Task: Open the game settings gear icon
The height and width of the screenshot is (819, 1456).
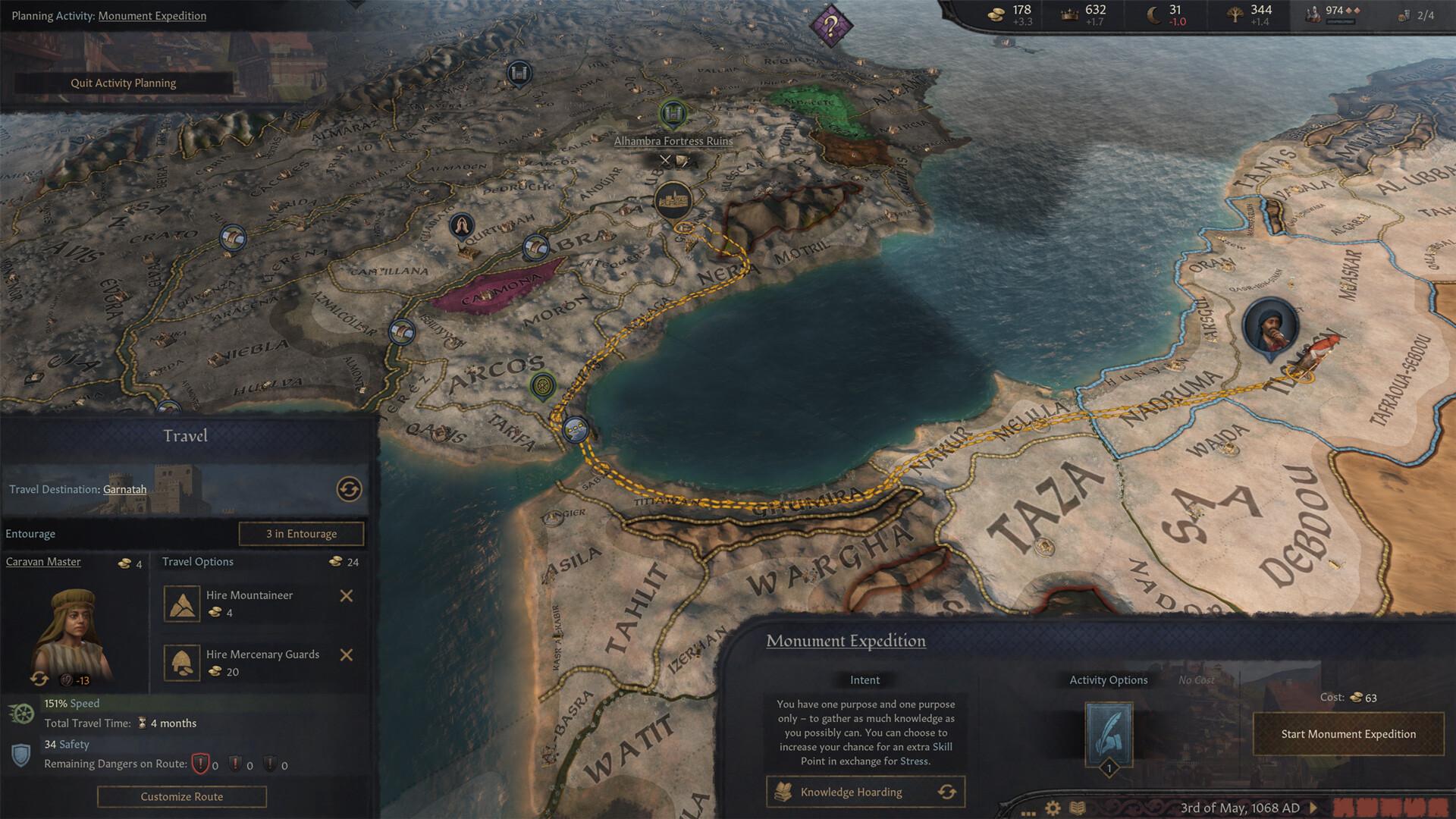Action: click(1053, 808)
